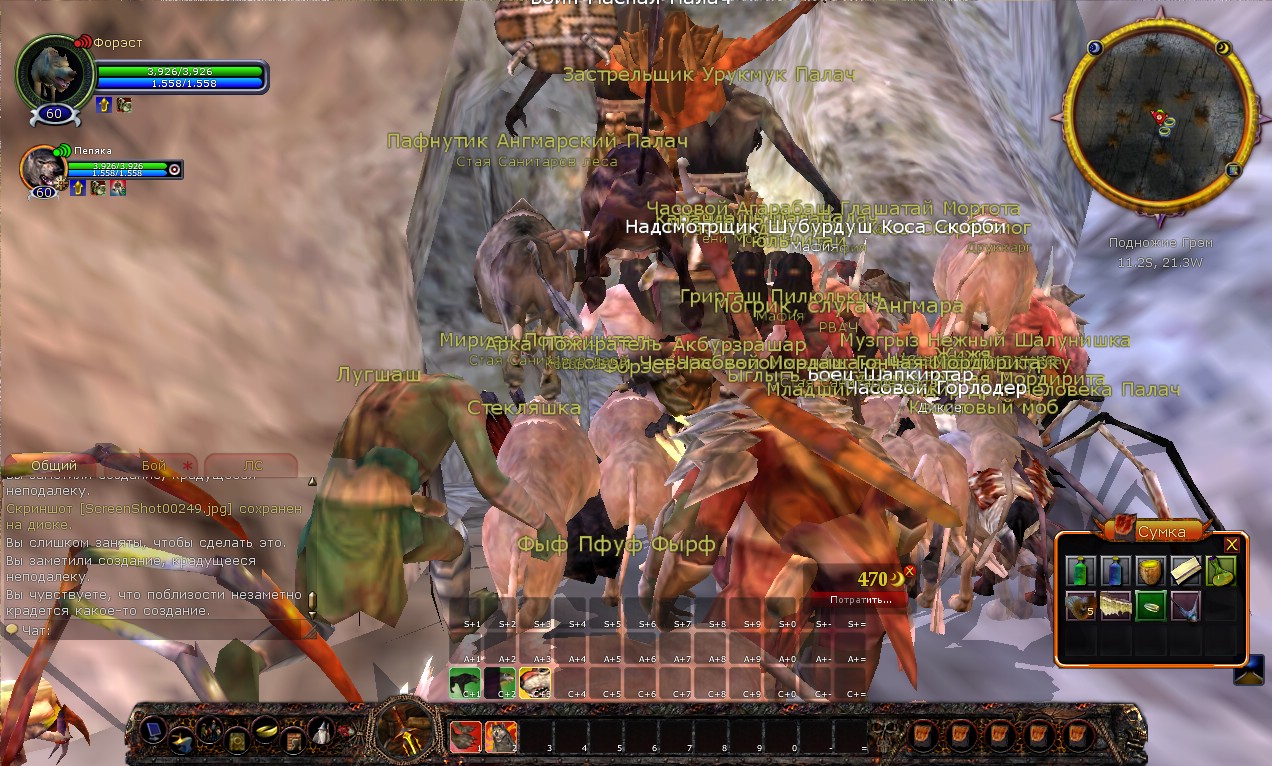Image resolution: width=1272 pixels, height=766 pixels.
Task: Open the circular minimap
Action: point(1160,125)
